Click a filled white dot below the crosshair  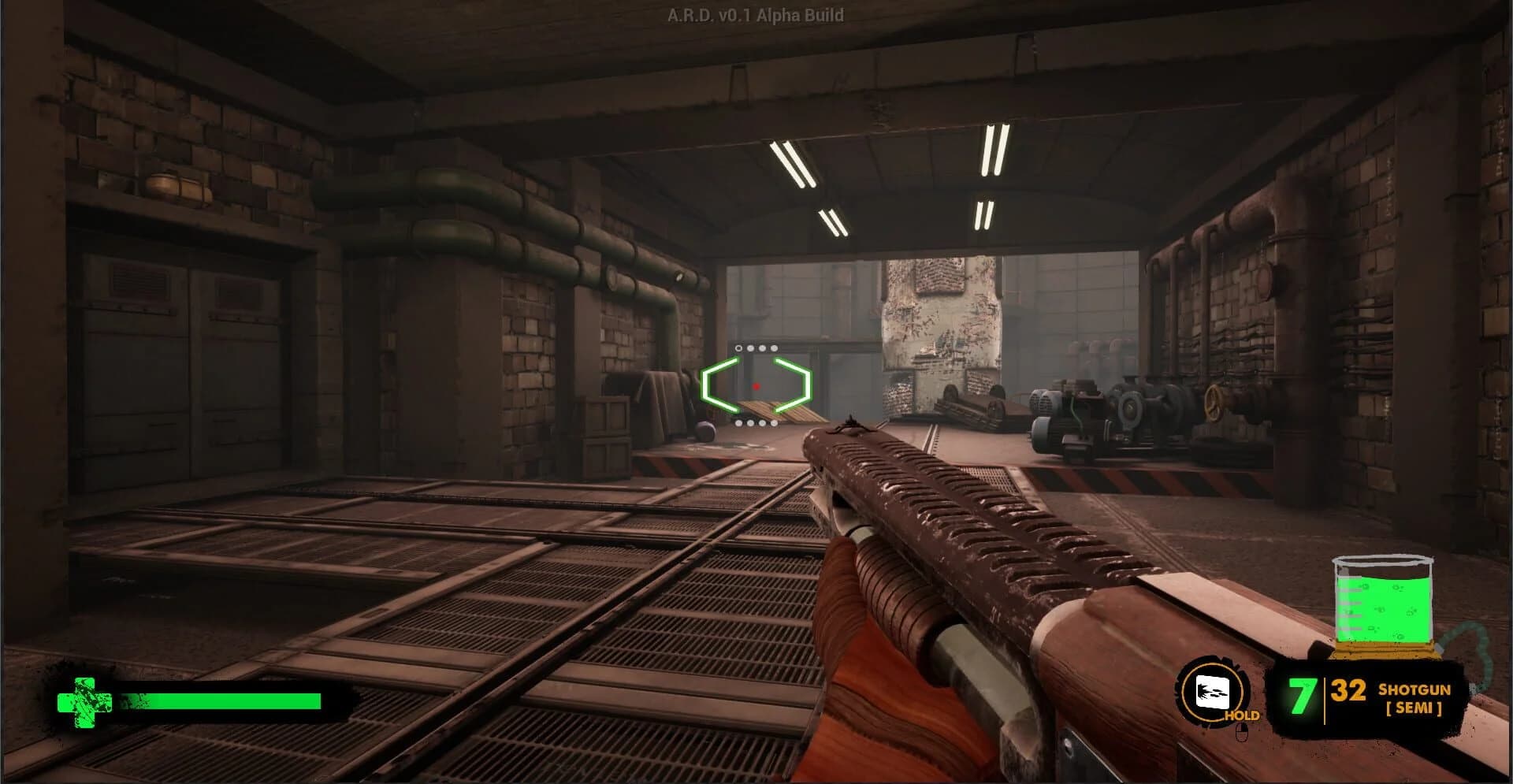tap(750, 423)
